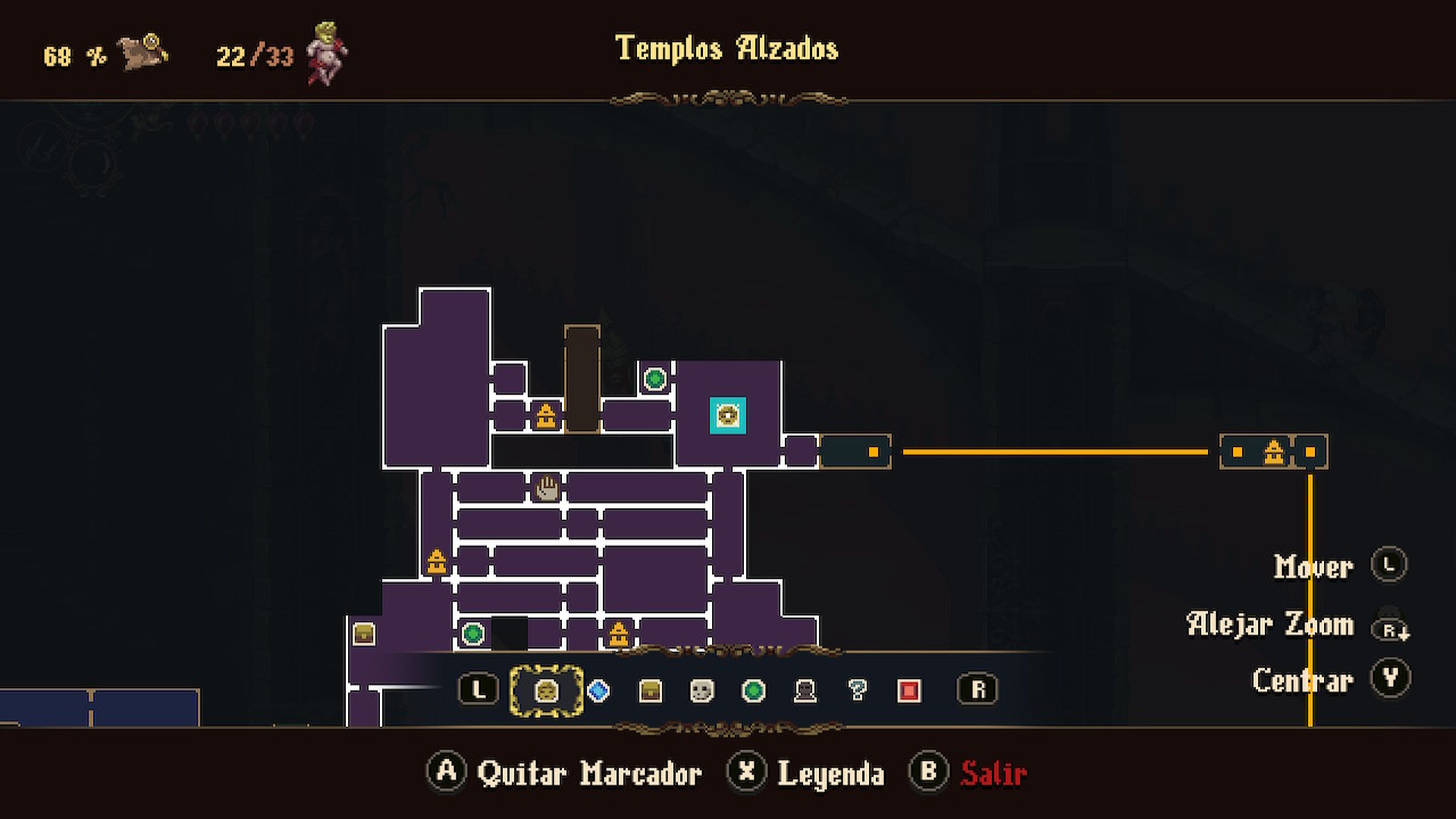Select the dark hooded figure marker type
Viewport: 1456px width, 819px height.
(x=805, y=690)
